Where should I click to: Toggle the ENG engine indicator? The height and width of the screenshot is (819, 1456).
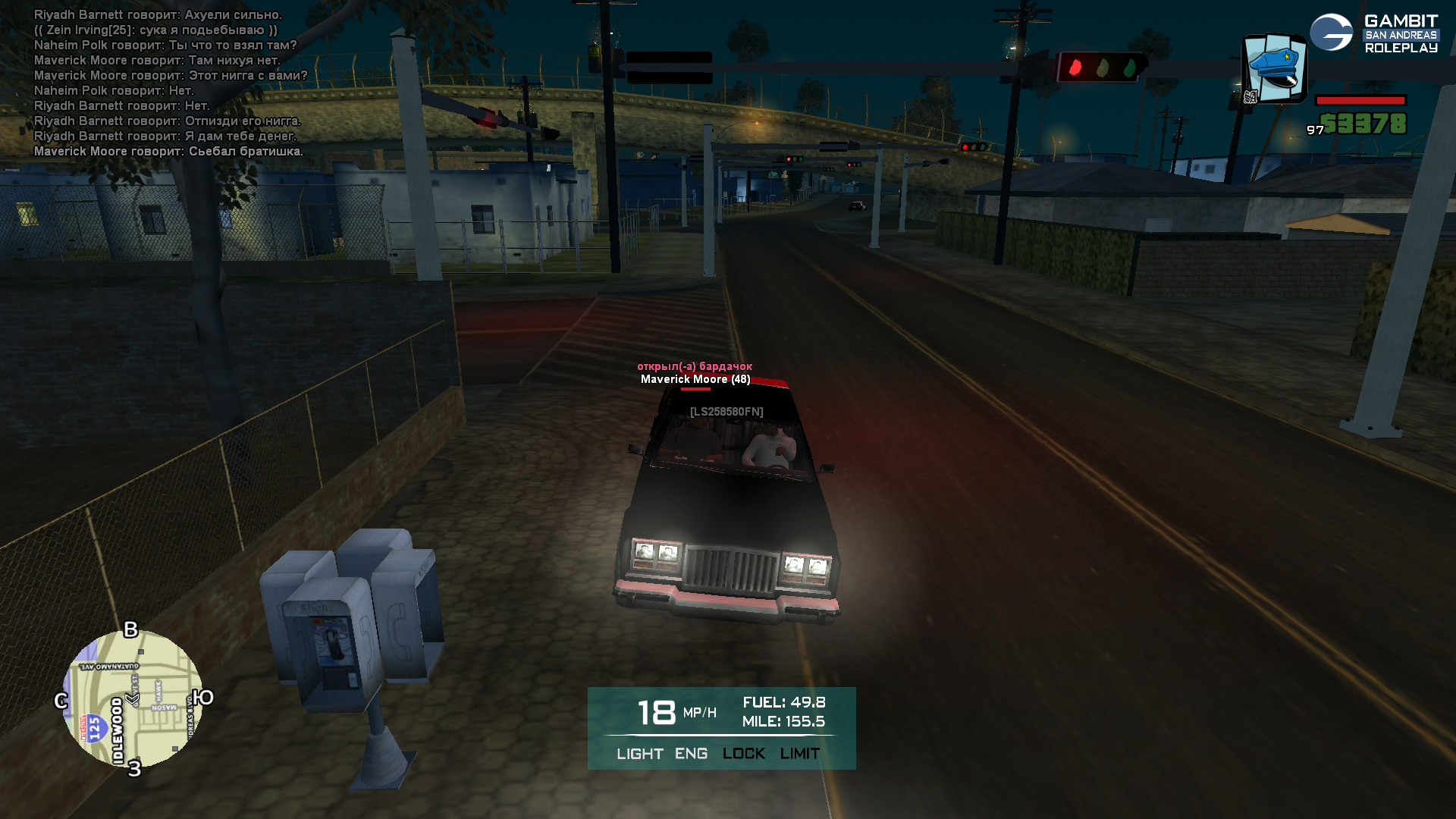691,754
